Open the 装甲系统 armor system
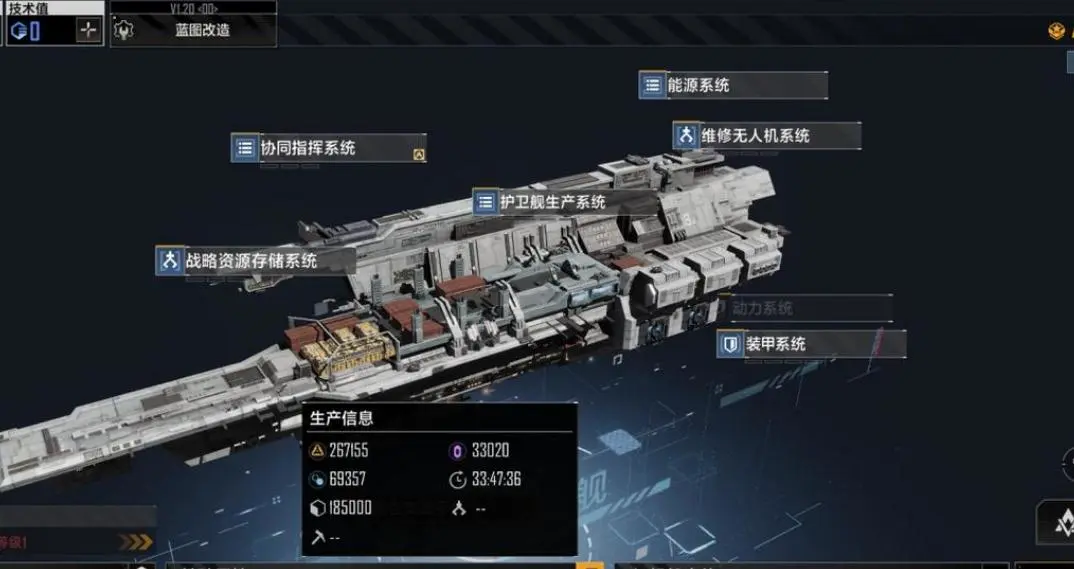Viewport: 1074px width, 569px height. coord(811,344)
